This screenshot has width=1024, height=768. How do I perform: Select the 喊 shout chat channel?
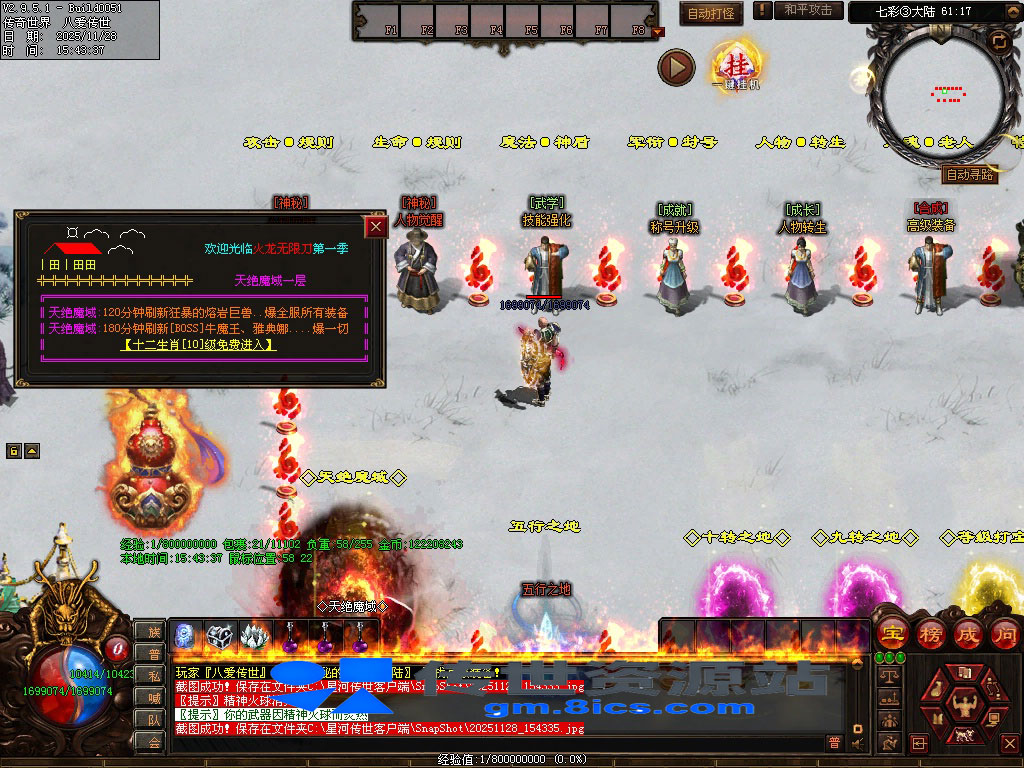153,697
